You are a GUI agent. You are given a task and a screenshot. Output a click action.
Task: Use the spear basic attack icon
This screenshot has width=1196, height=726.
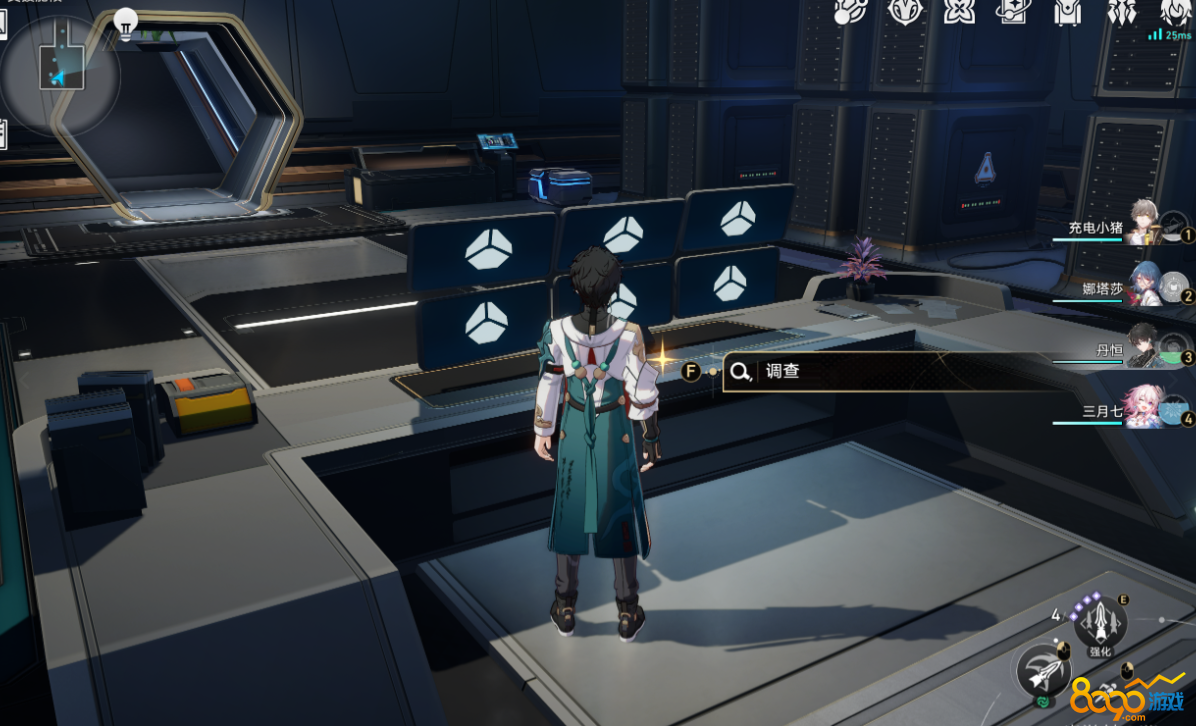(1042, 669)
